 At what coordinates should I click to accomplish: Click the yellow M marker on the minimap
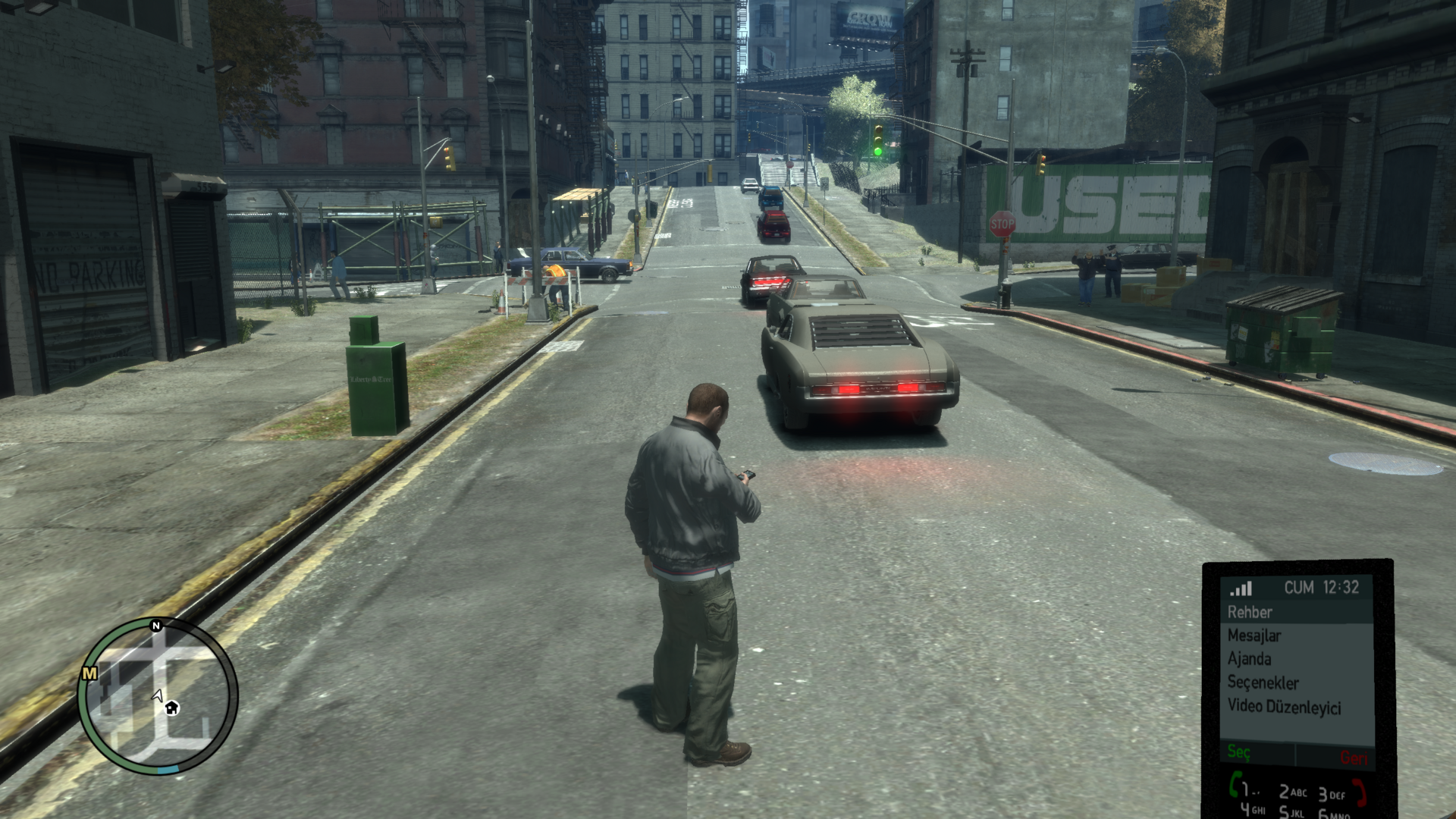point(89,673)
